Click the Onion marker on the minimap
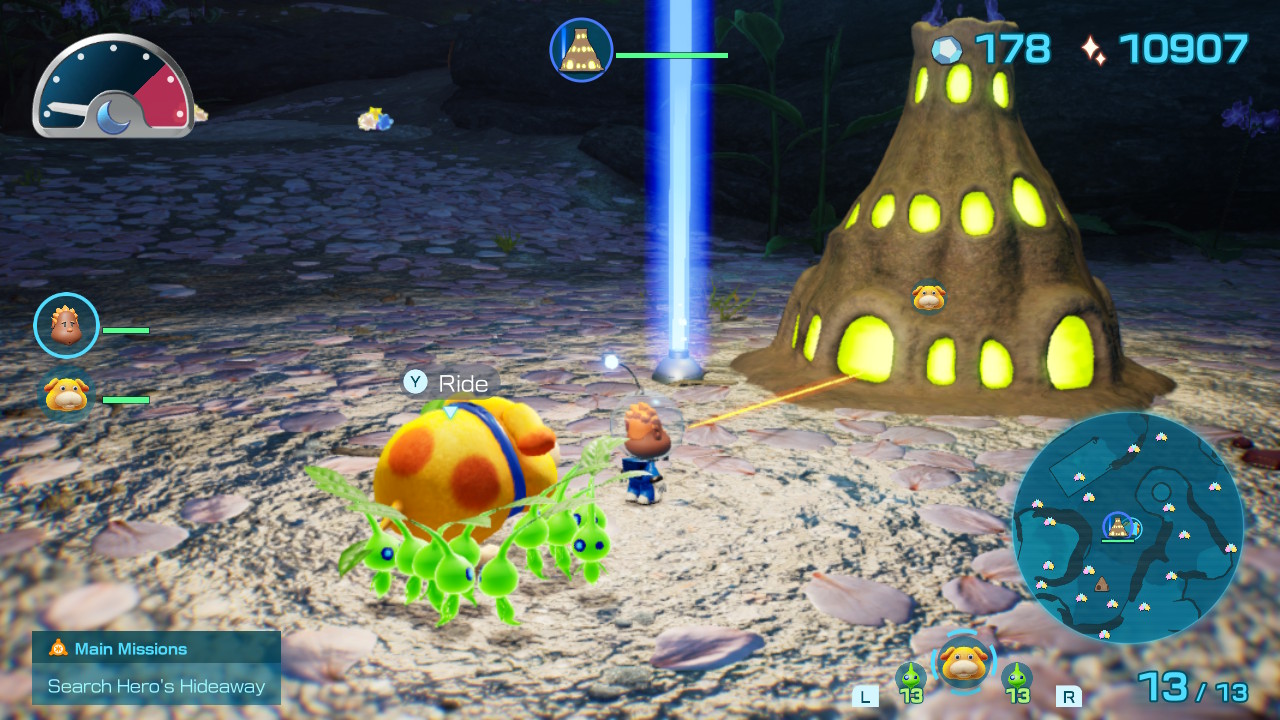 1117,526
